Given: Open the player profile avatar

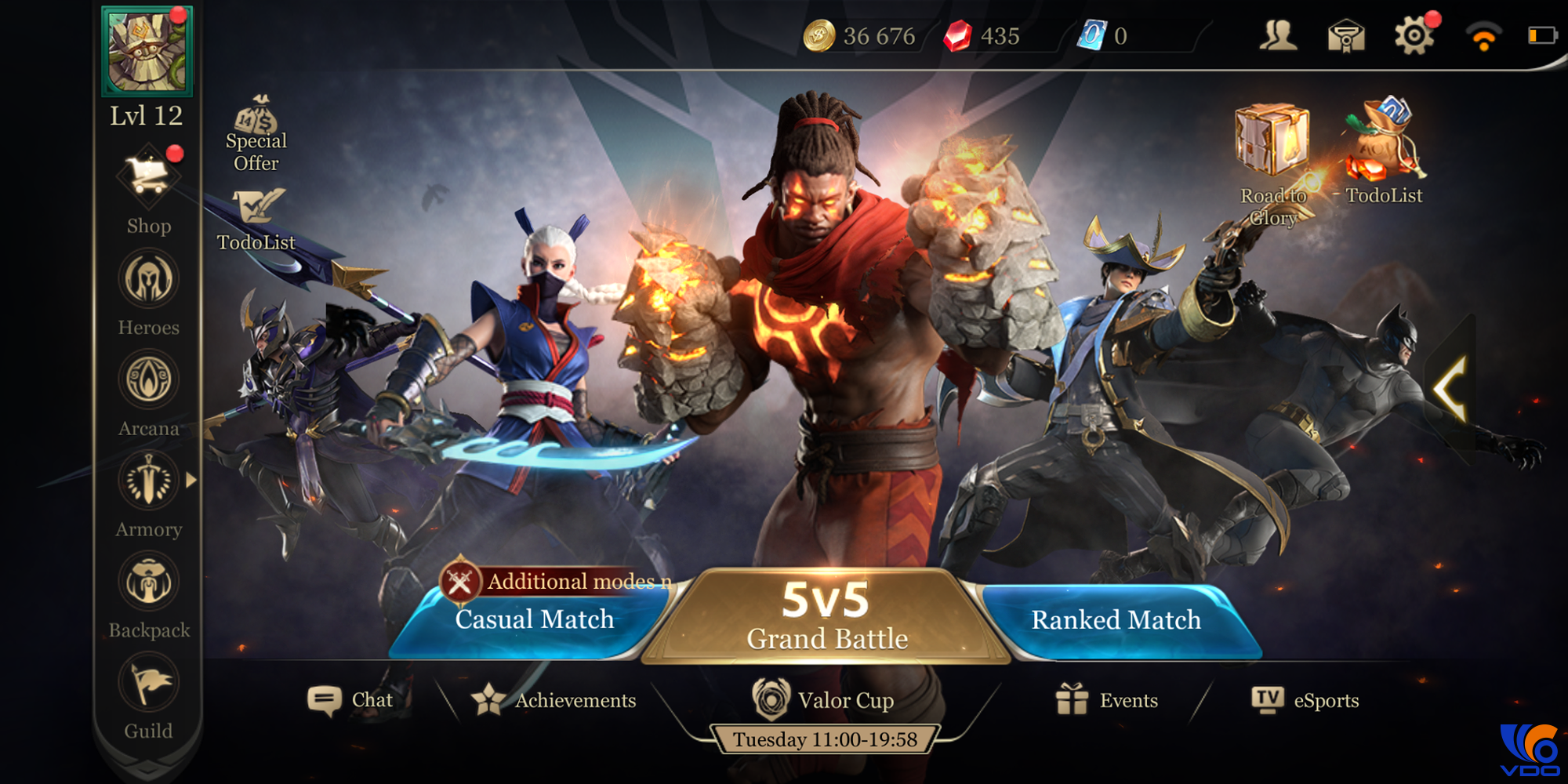Looking at the screenshot, I should point(147,51).
